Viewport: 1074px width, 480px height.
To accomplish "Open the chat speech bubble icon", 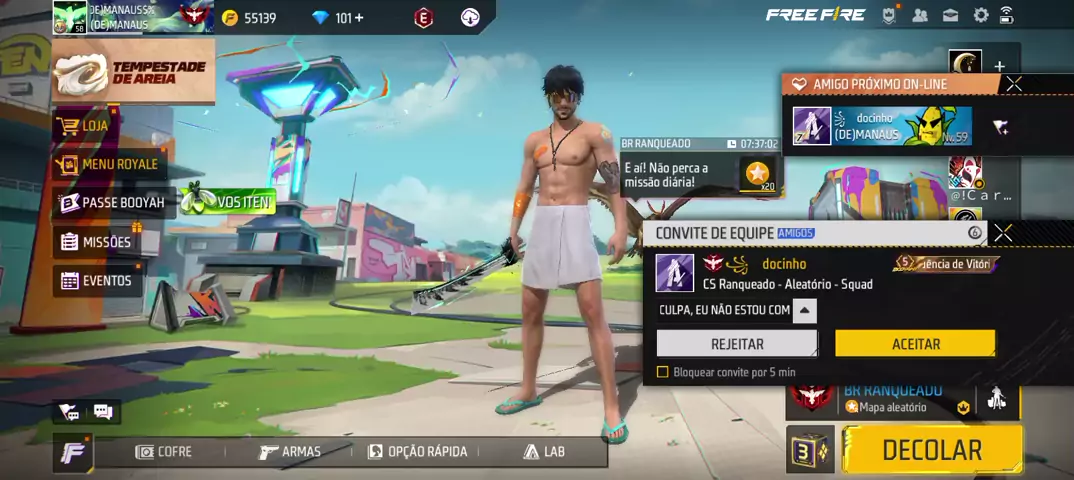I will (x=103, y=411).
